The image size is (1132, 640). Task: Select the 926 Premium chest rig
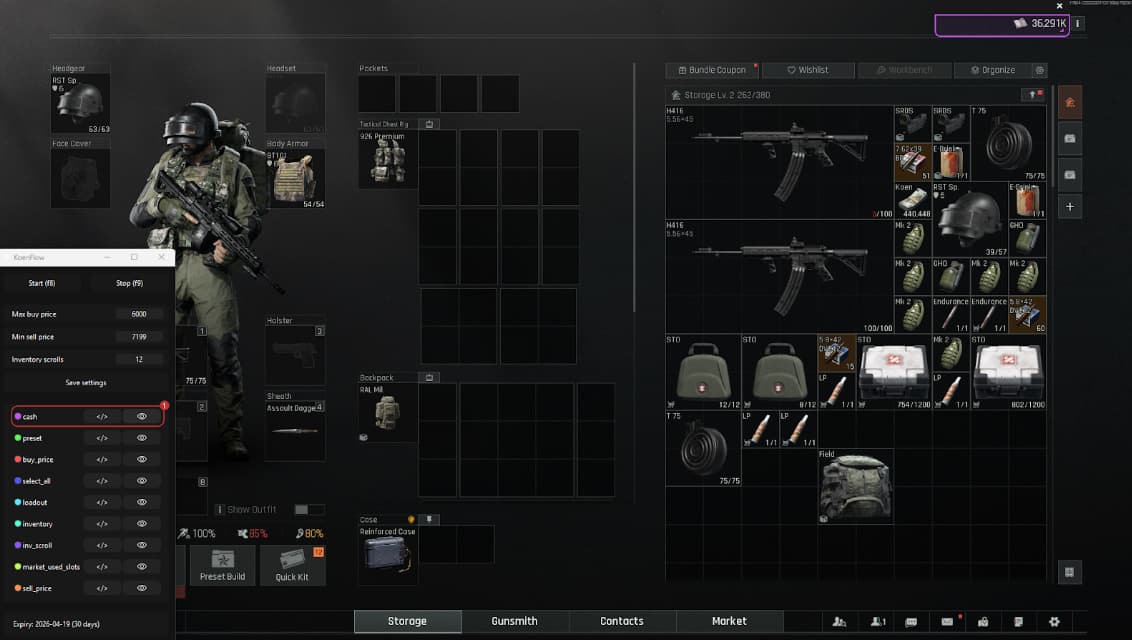coord(387,160)
